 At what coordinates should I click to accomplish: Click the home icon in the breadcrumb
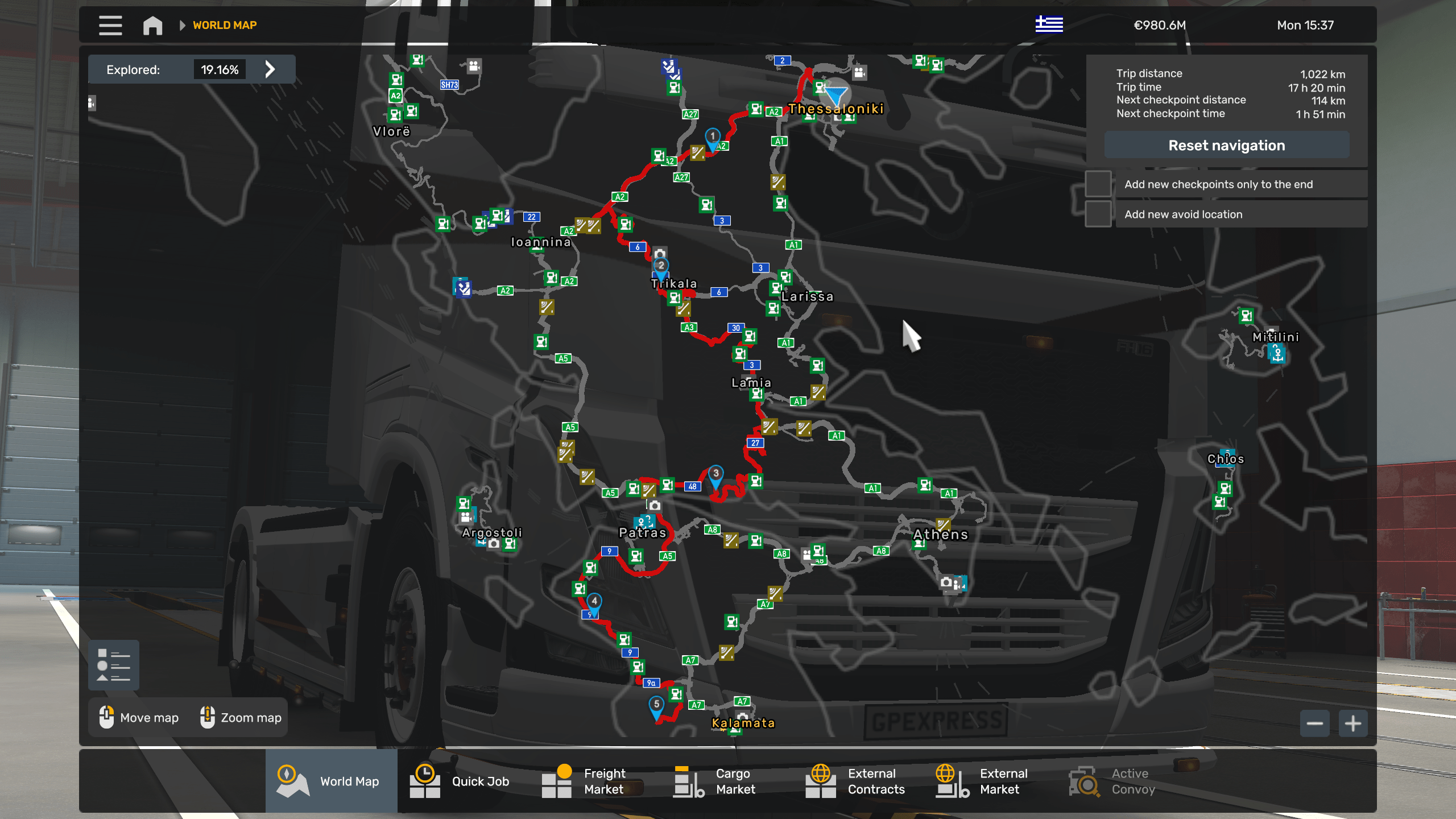point(152,25)
